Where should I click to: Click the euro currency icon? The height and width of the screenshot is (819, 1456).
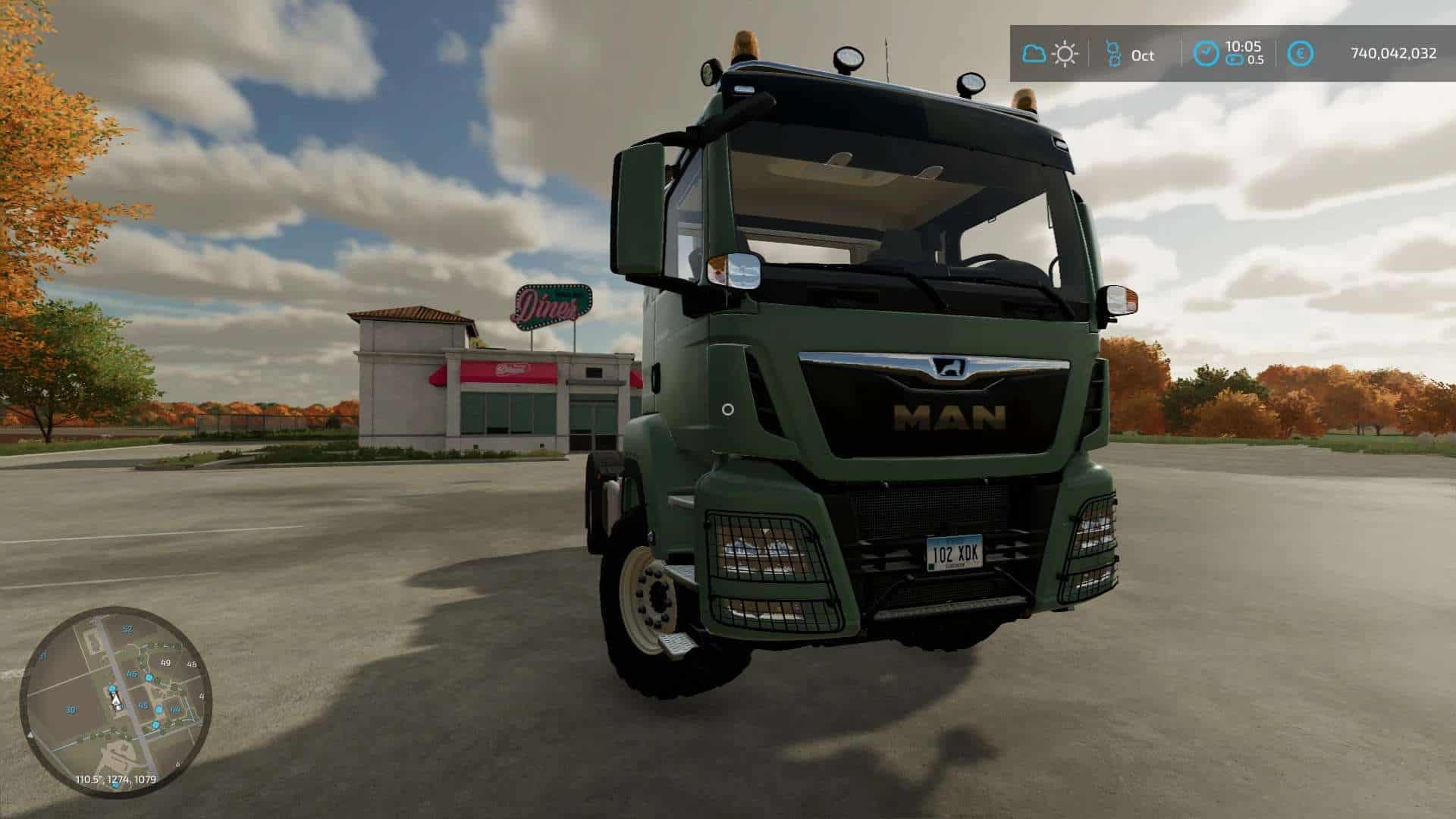coord(1301,54)
